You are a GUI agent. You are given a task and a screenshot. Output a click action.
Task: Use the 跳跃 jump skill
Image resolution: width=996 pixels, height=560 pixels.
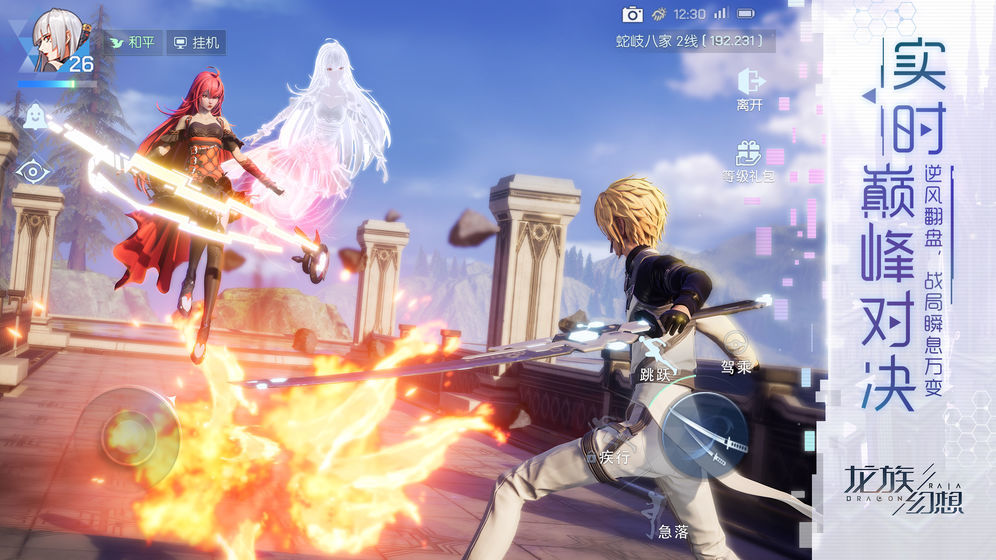coord(659,357)
